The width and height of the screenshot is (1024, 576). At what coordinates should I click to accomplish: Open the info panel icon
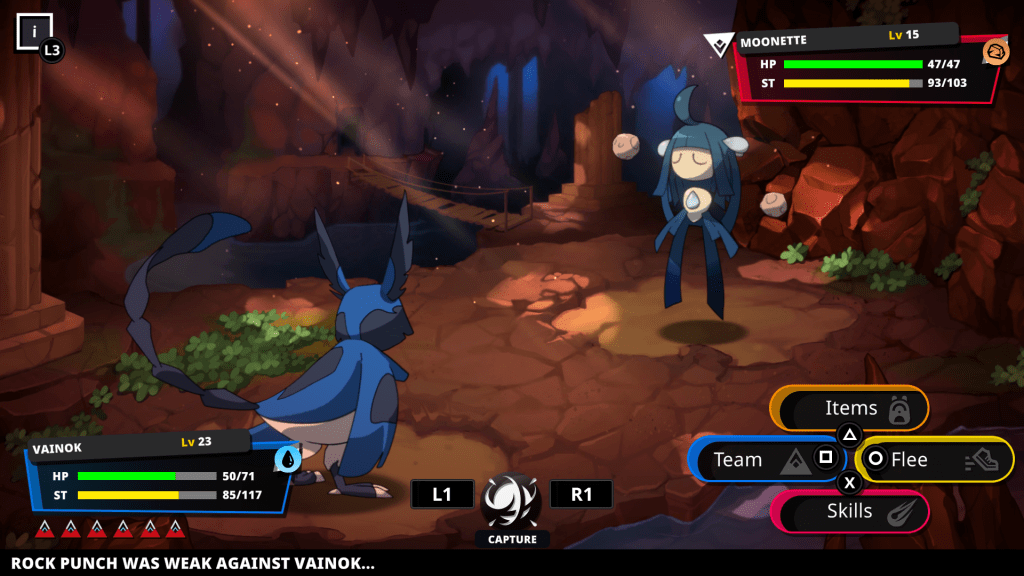pyautogui.click(x=34, y=30)
